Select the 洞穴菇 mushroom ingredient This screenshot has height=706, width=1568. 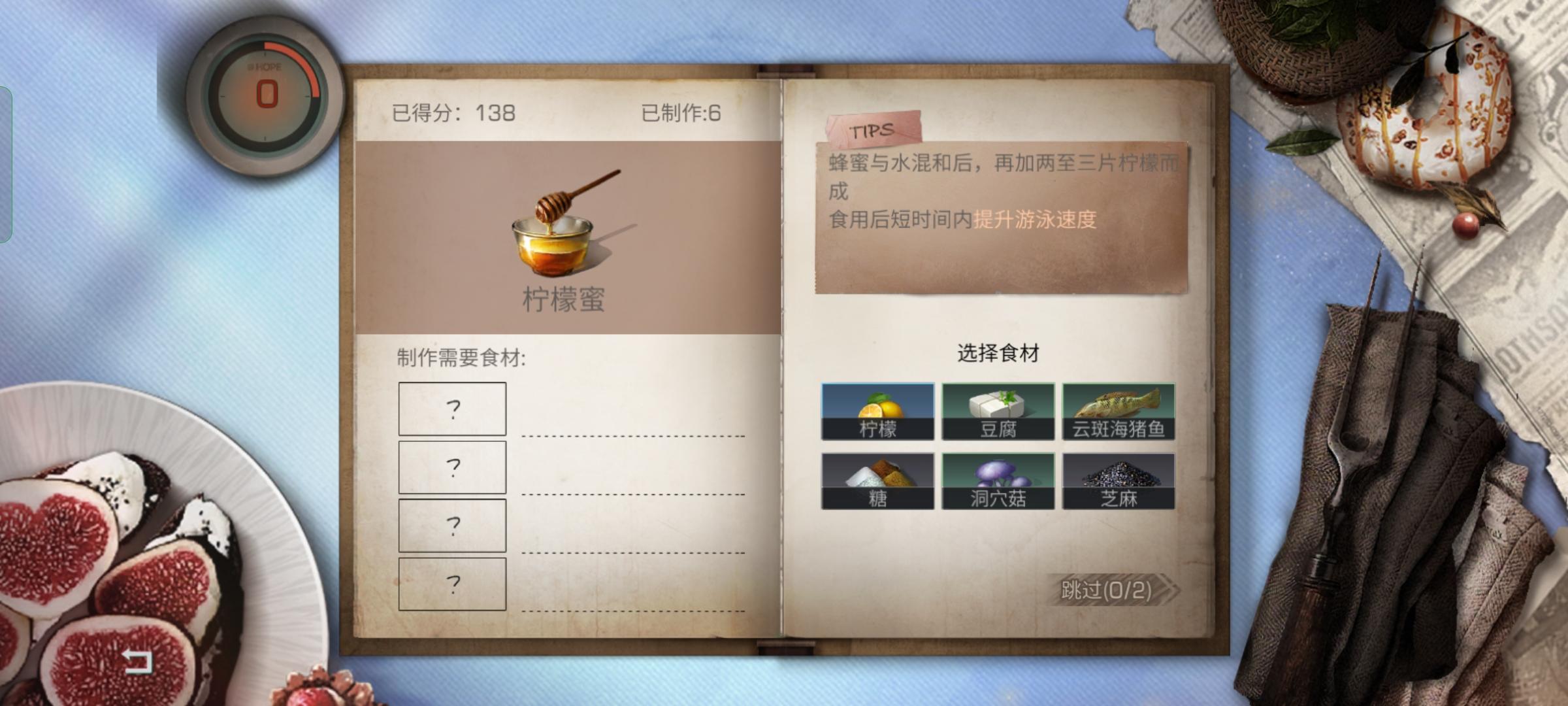pos(1000,480)
